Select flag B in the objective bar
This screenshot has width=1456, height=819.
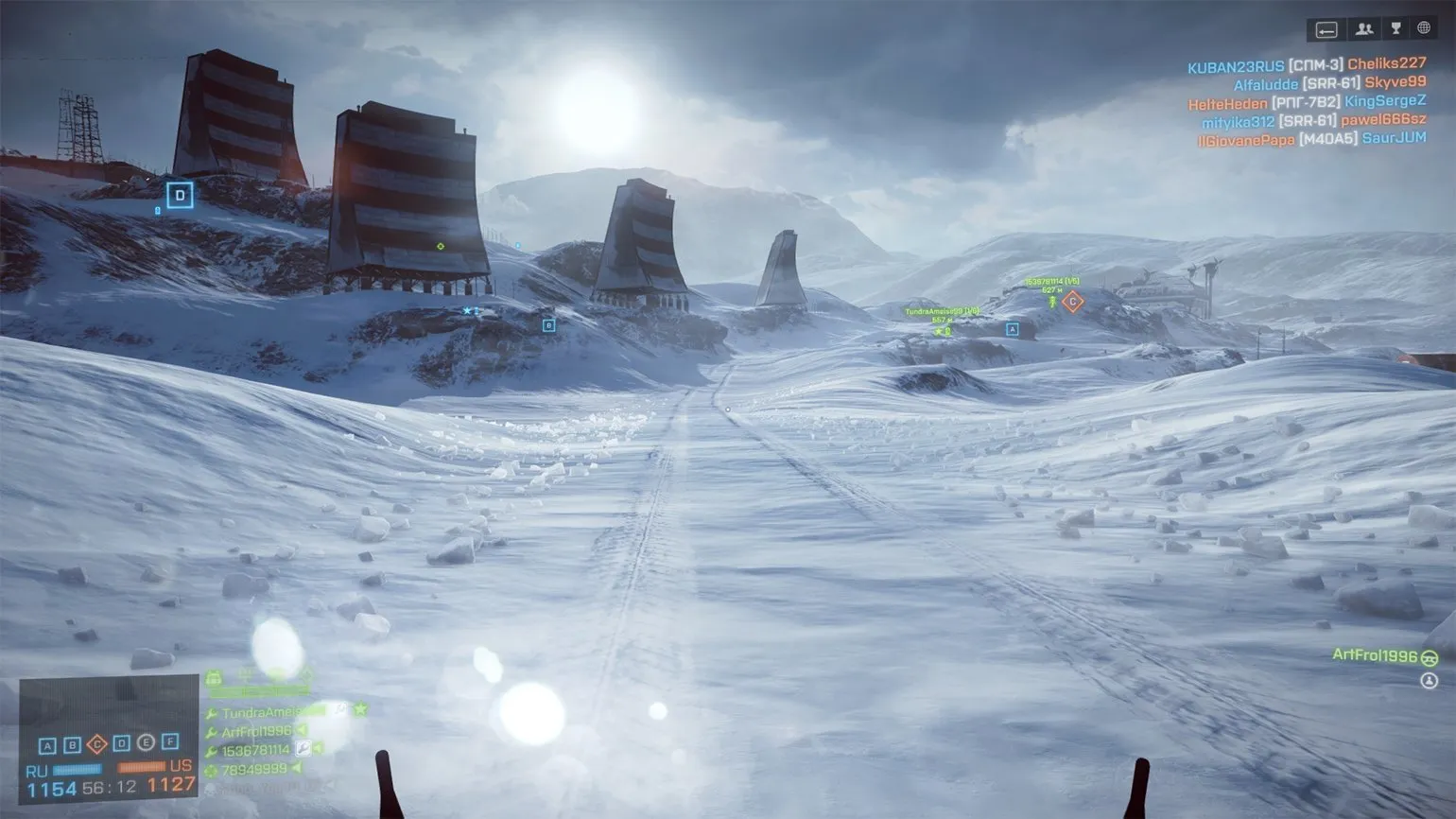pyautogui.click(x=72, y=744)
